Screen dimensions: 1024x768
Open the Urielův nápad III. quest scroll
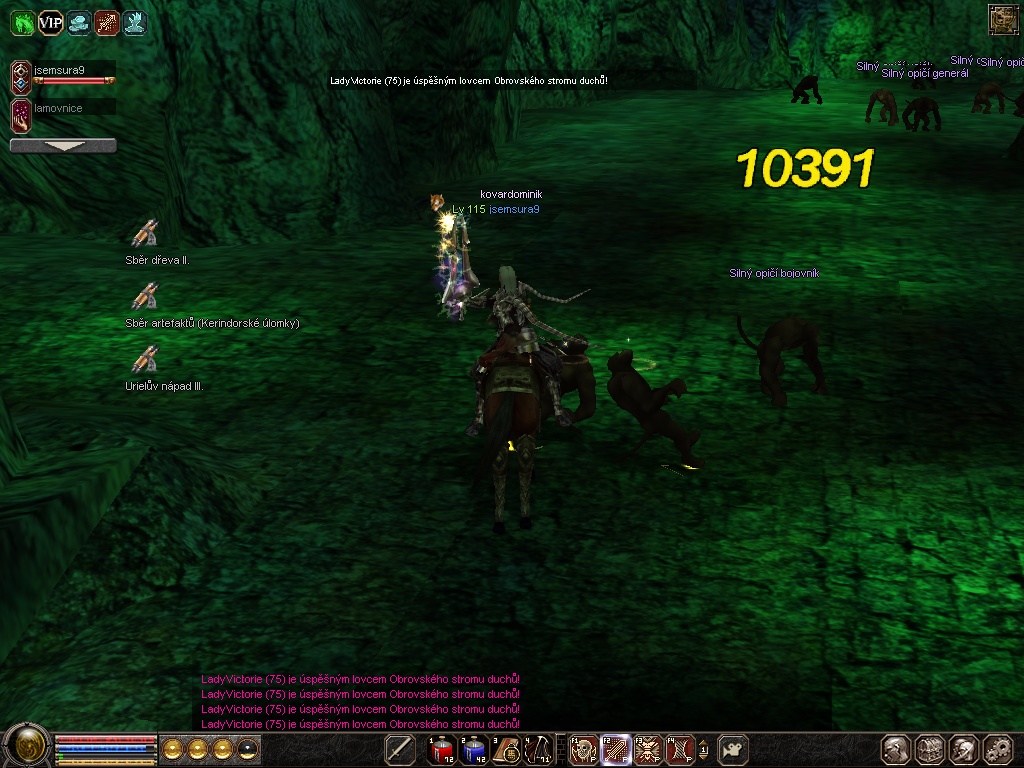click(x=145, y=359)
